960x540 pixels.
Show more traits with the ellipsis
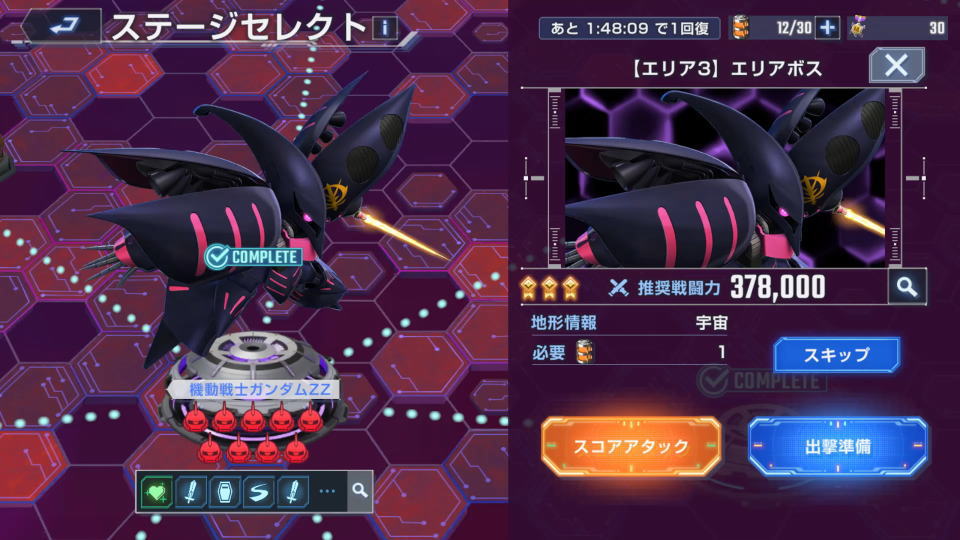tap(327, 491)
